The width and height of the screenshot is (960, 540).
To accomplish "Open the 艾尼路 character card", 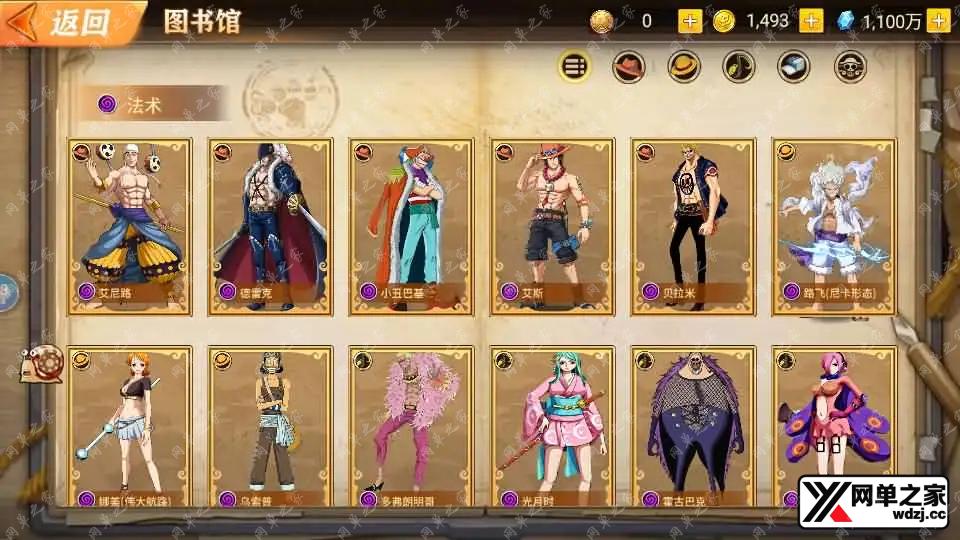I will coord(130,225).
